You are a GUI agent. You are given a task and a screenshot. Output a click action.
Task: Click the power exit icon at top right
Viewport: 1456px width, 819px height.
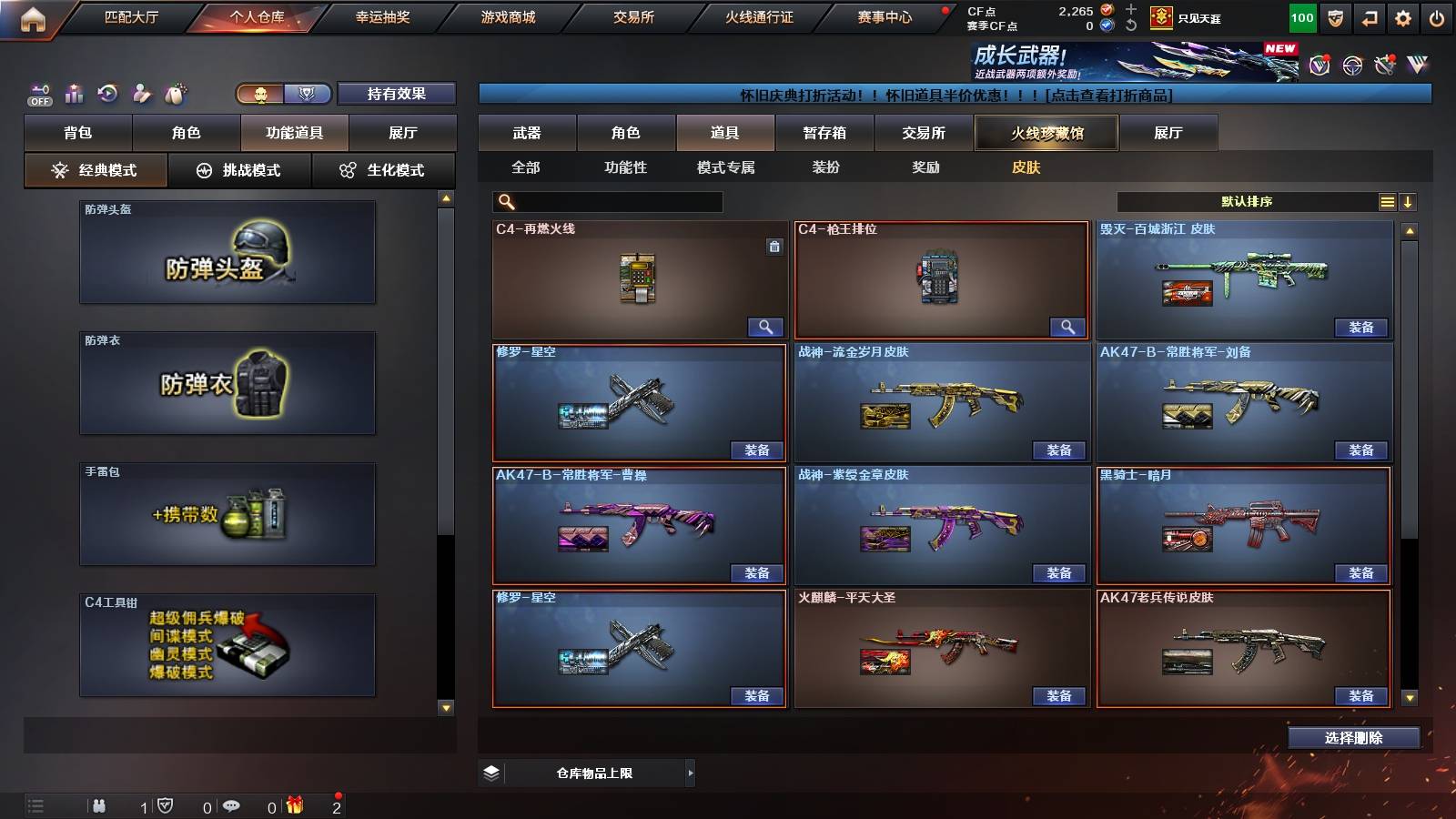(1436, 16)
